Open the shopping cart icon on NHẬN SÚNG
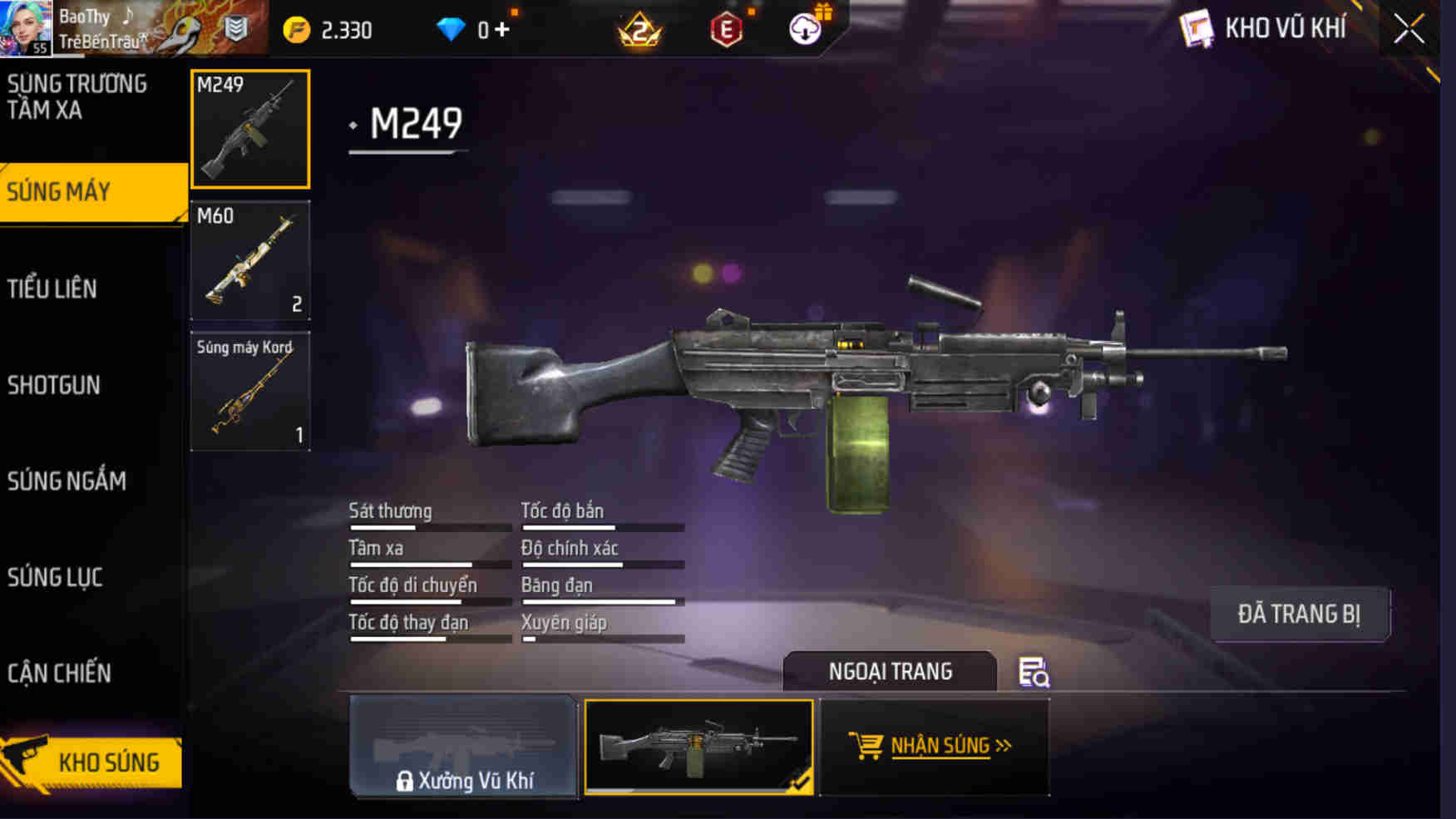This screenshot has height=819, width=1456. [x=865, y=745]
